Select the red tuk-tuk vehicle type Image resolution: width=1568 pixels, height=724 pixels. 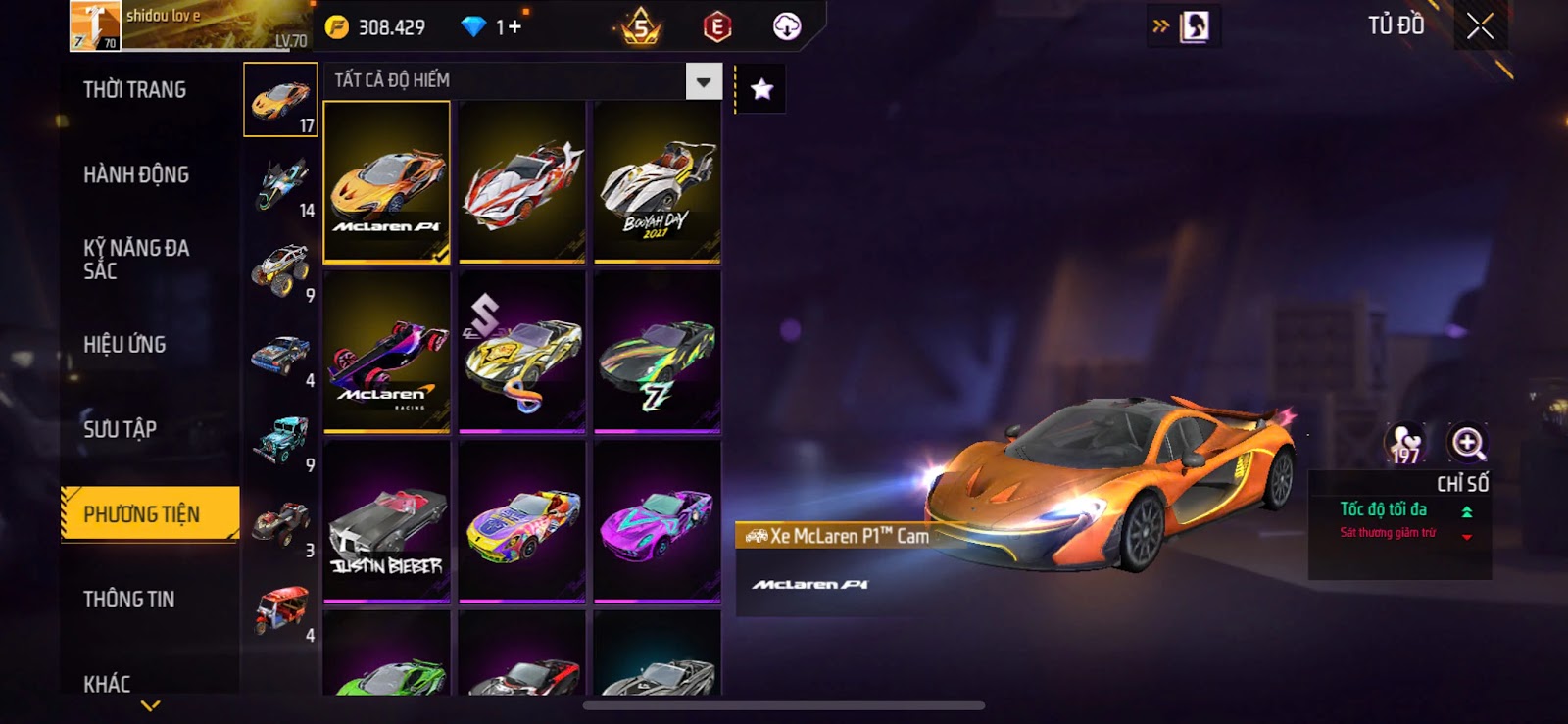click(x=281, y=609)
